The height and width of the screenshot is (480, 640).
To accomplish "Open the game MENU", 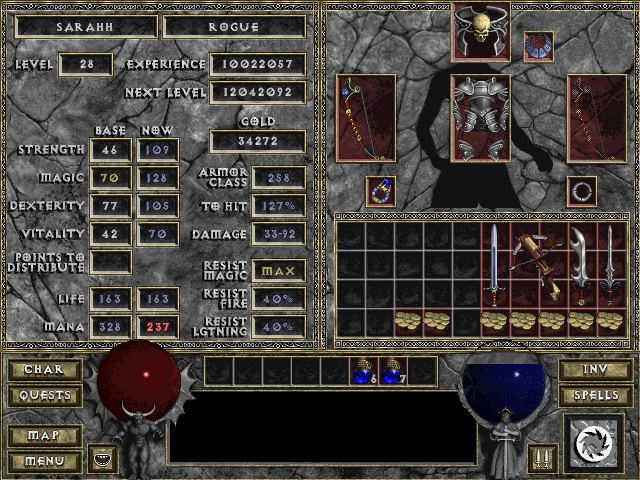I will click(x=45, y=461).
